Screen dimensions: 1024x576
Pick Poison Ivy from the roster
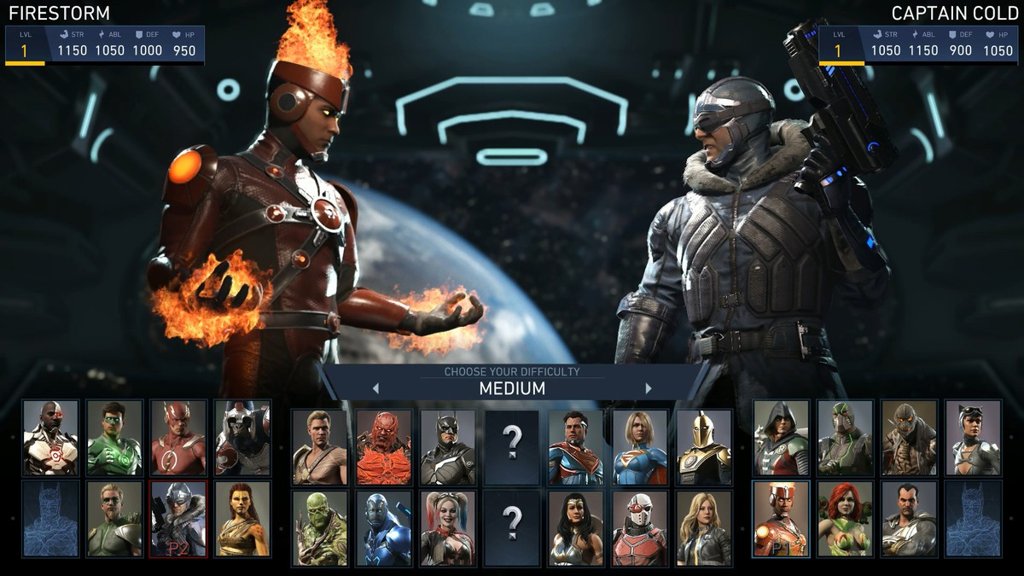845,519
